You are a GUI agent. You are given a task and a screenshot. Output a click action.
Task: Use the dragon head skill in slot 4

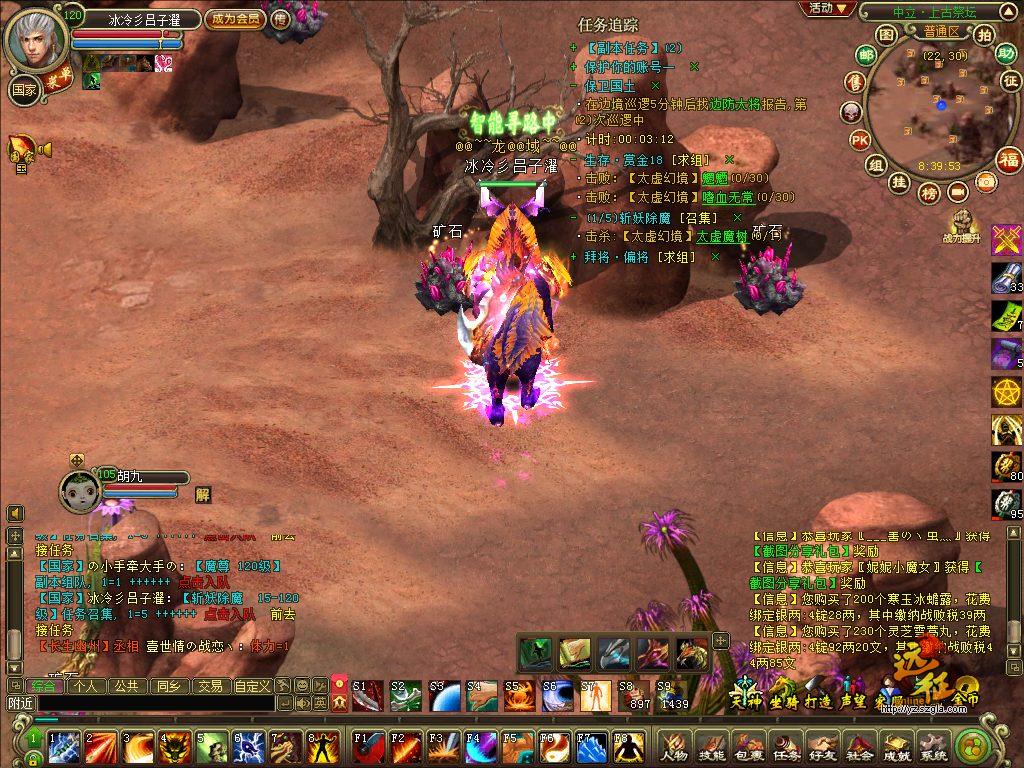(x=175, y=746)
